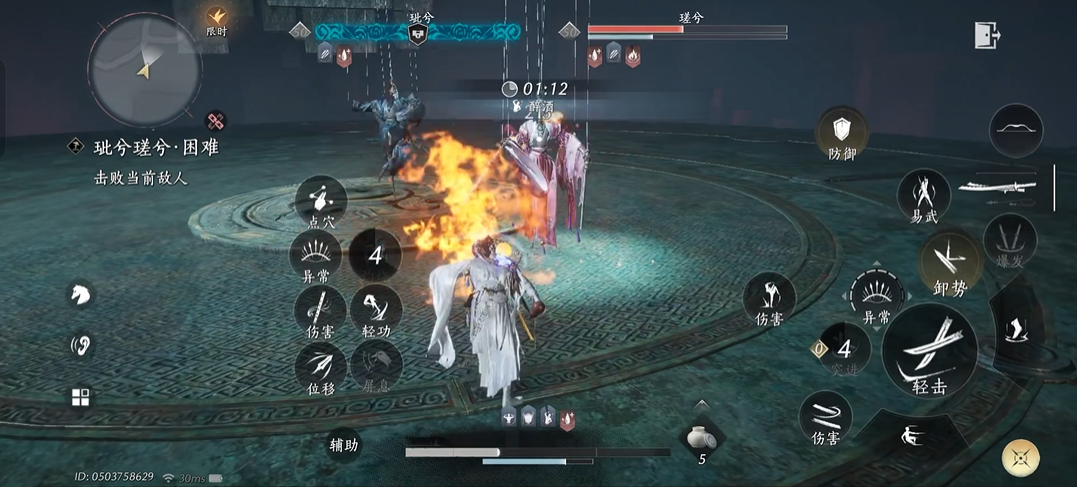
Task: Use the 卸势 parry skill
Action: (x=949, y=263)
